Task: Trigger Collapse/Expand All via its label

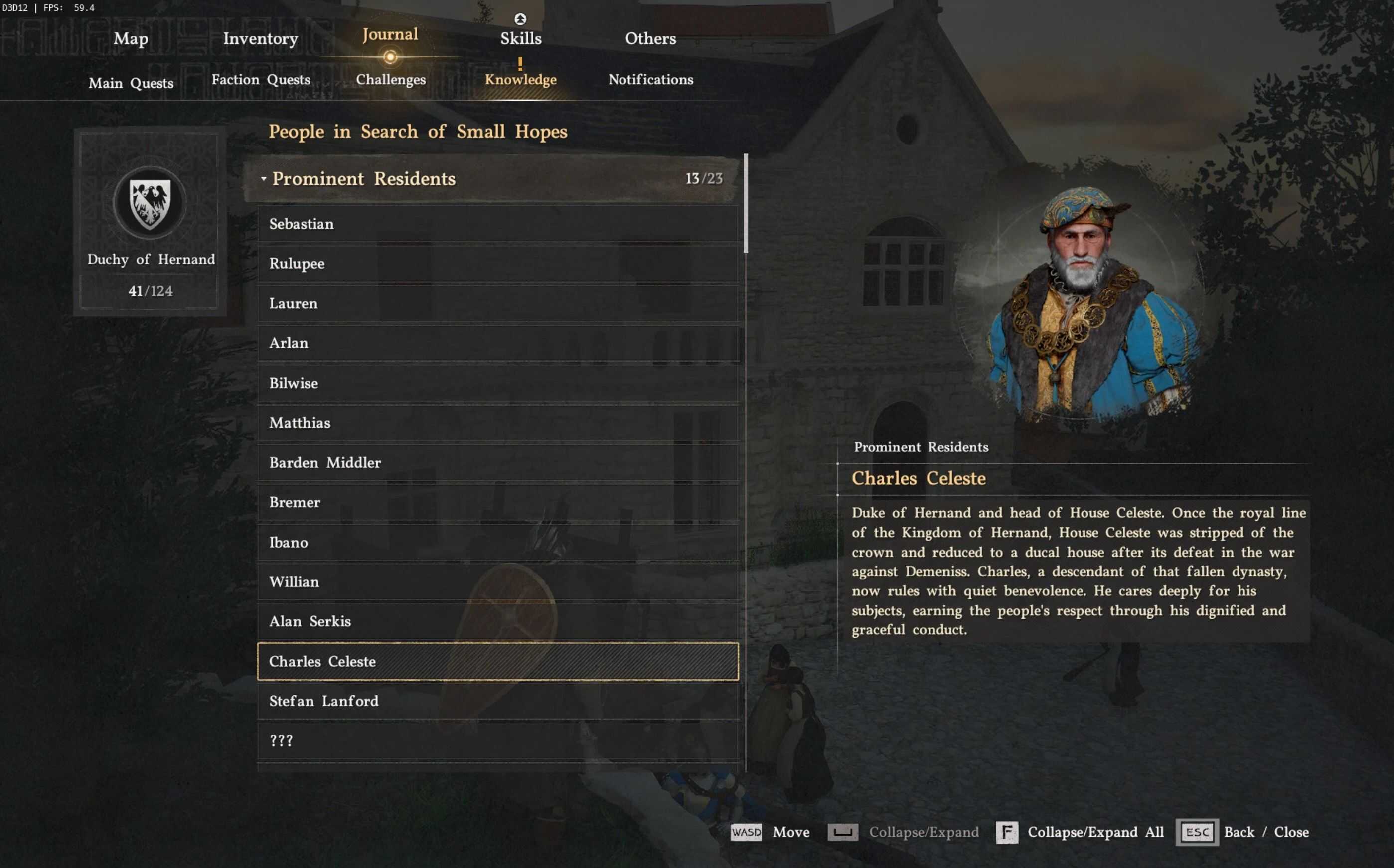Action: pos(1095,832)
